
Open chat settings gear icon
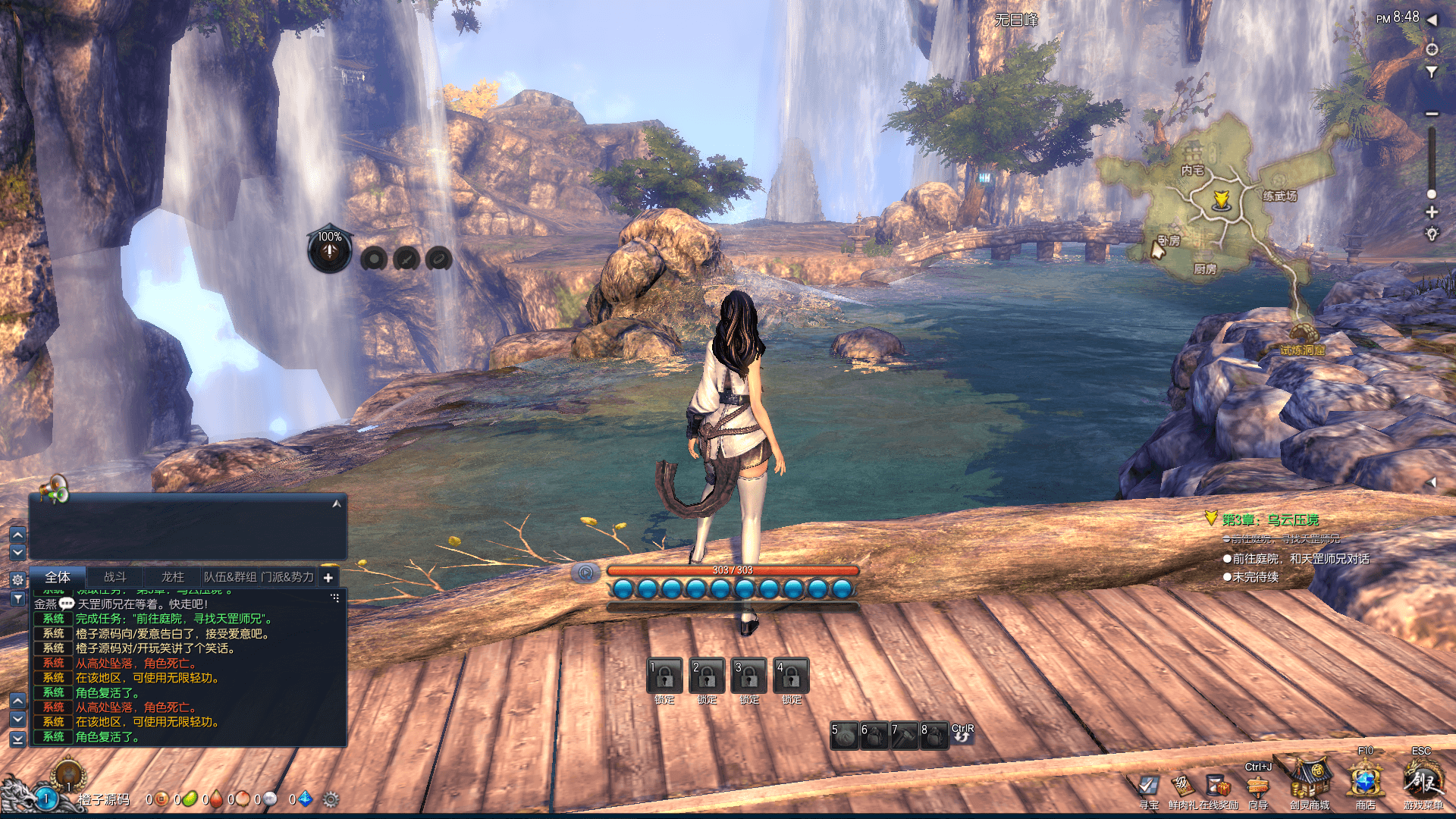[17, 579]
